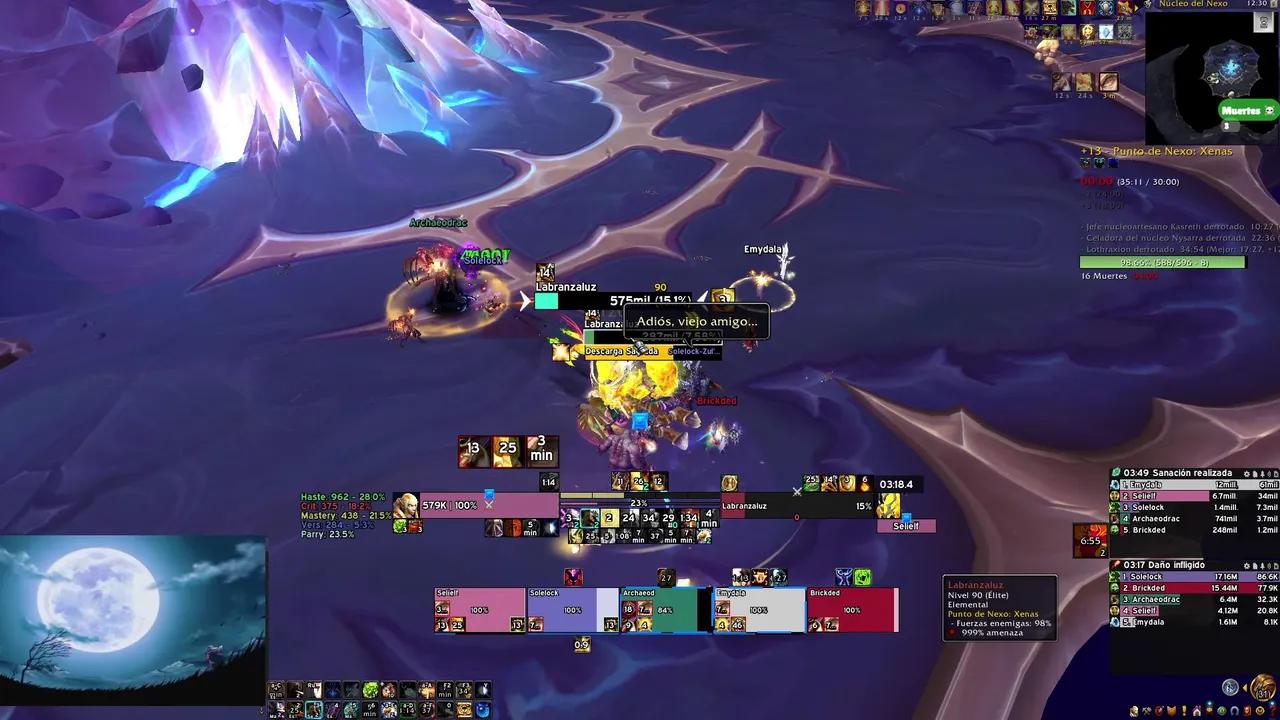The image size is (1280, 720).
Task: Click the report page icon on the Daño infligido titlebar
Action: (1254, 564)
